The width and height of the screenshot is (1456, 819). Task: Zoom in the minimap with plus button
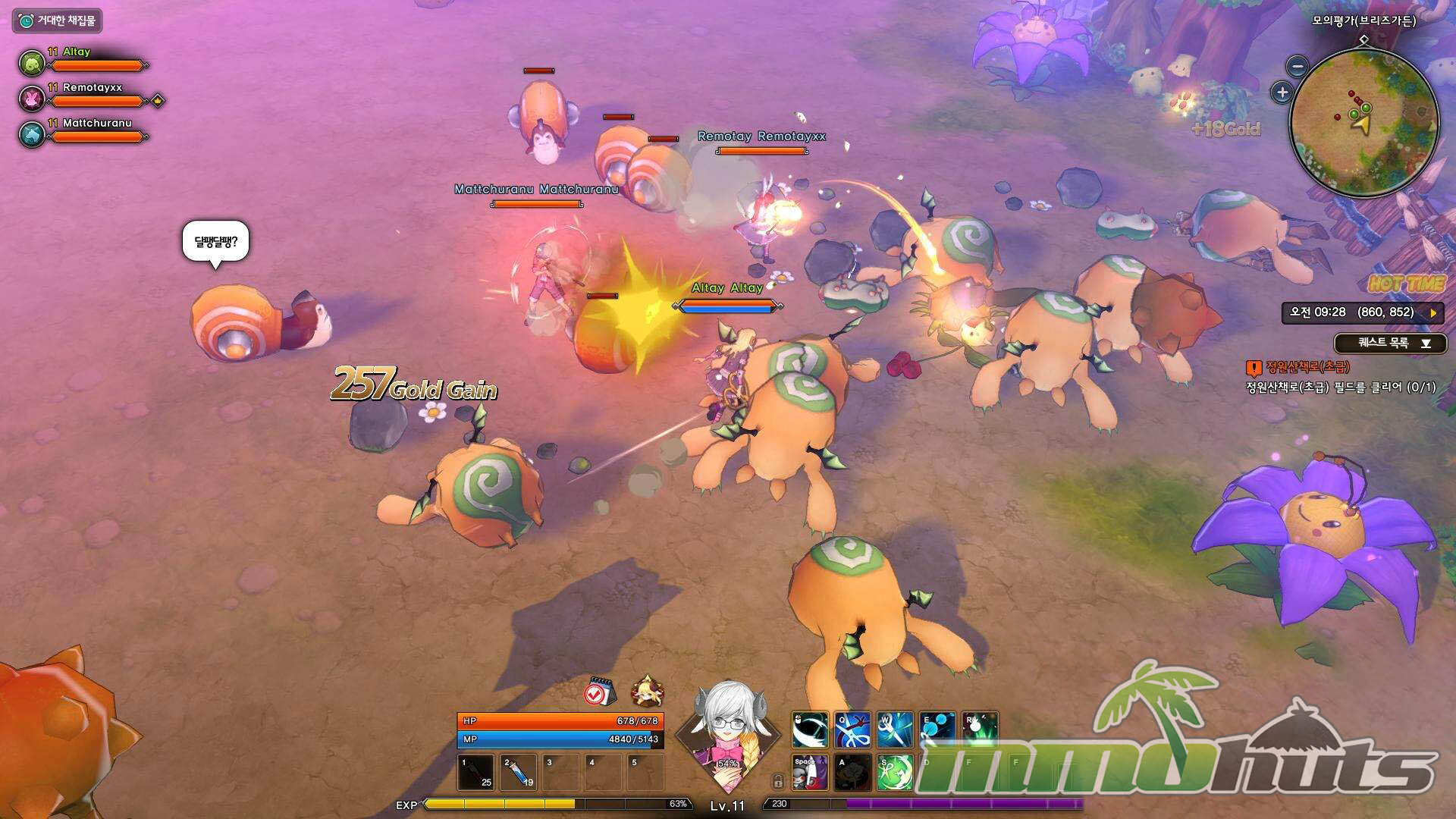1282,93
